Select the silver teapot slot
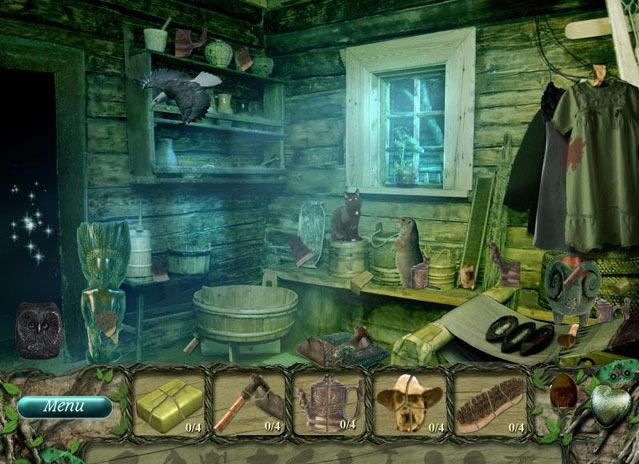This screenshot has height=464, width=639. click(x=329, y=403)
